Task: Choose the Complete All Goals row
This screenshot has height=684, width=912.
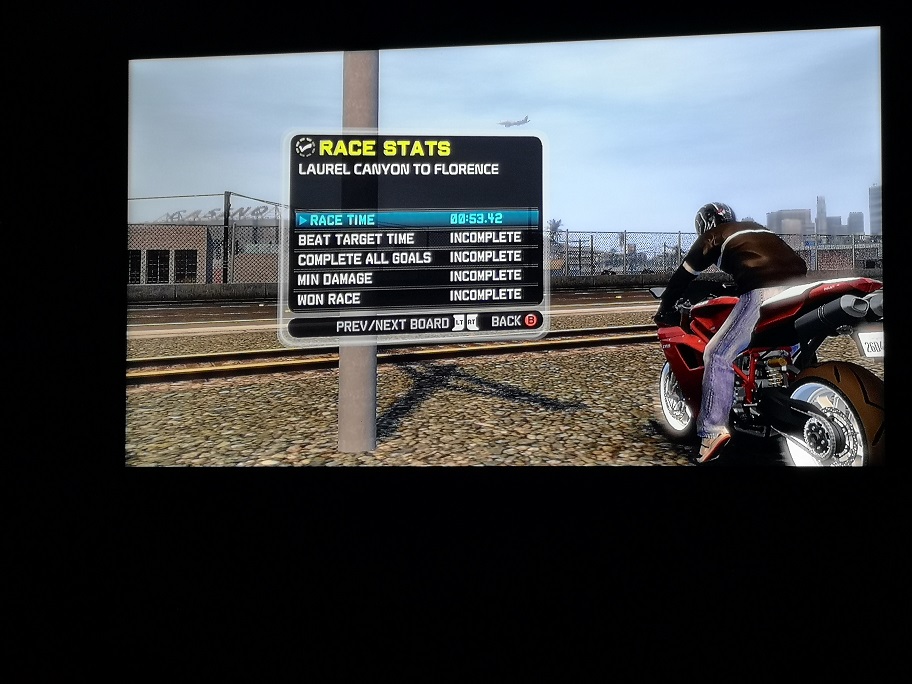Action: 416,257
